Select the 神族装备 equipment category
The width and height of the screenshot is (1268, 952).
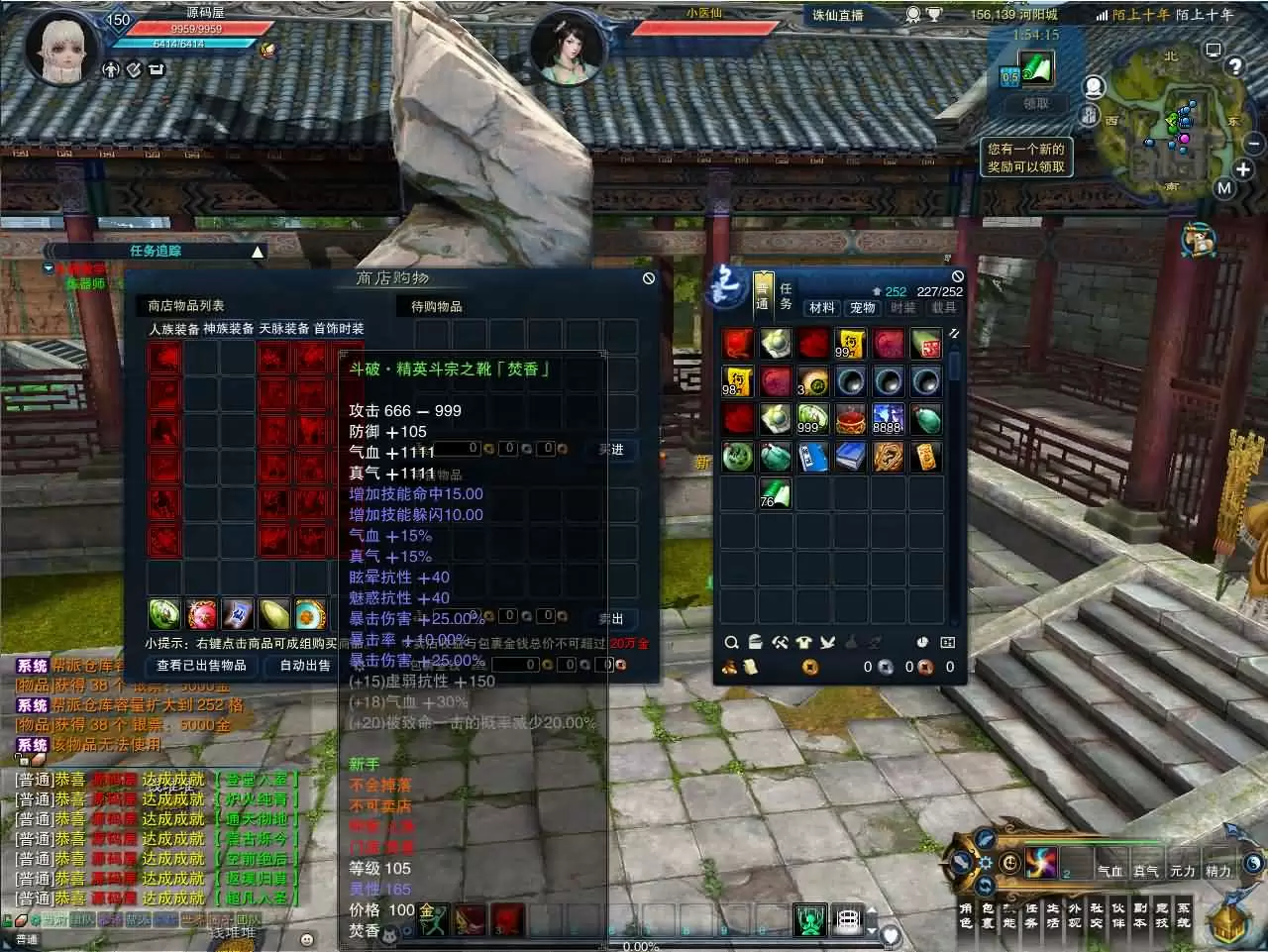(229, 328)
